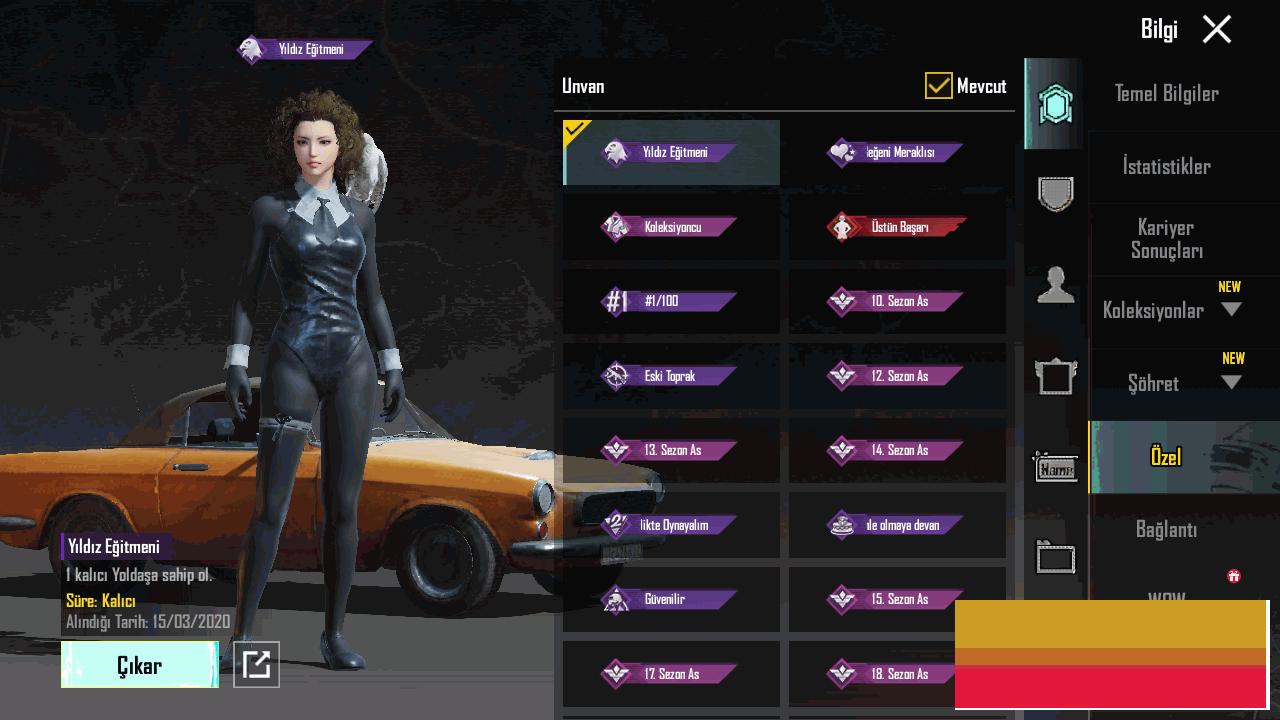
Task: Choose the Koleksiyoncu title
Action: coord(671,227)
